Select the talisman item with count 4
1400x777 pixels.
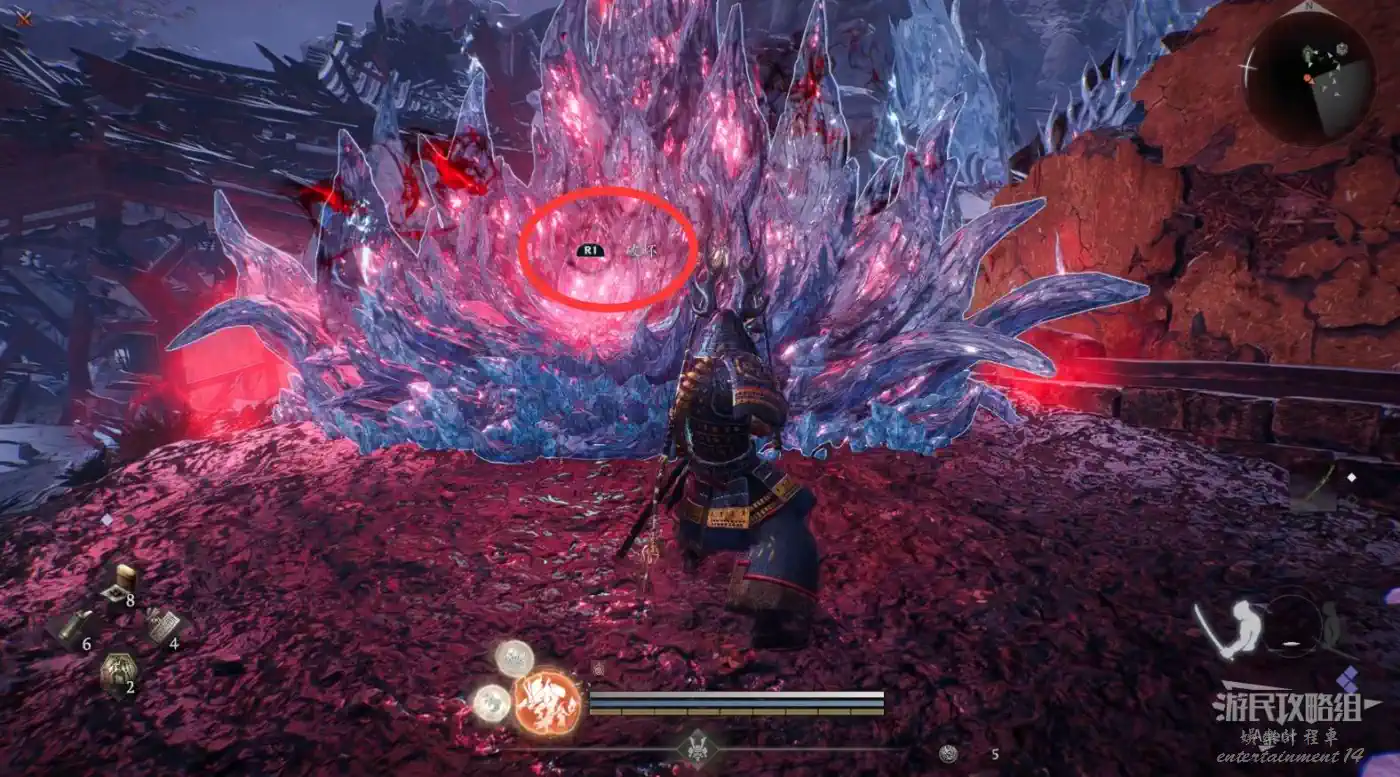click(x=161, y=627)
